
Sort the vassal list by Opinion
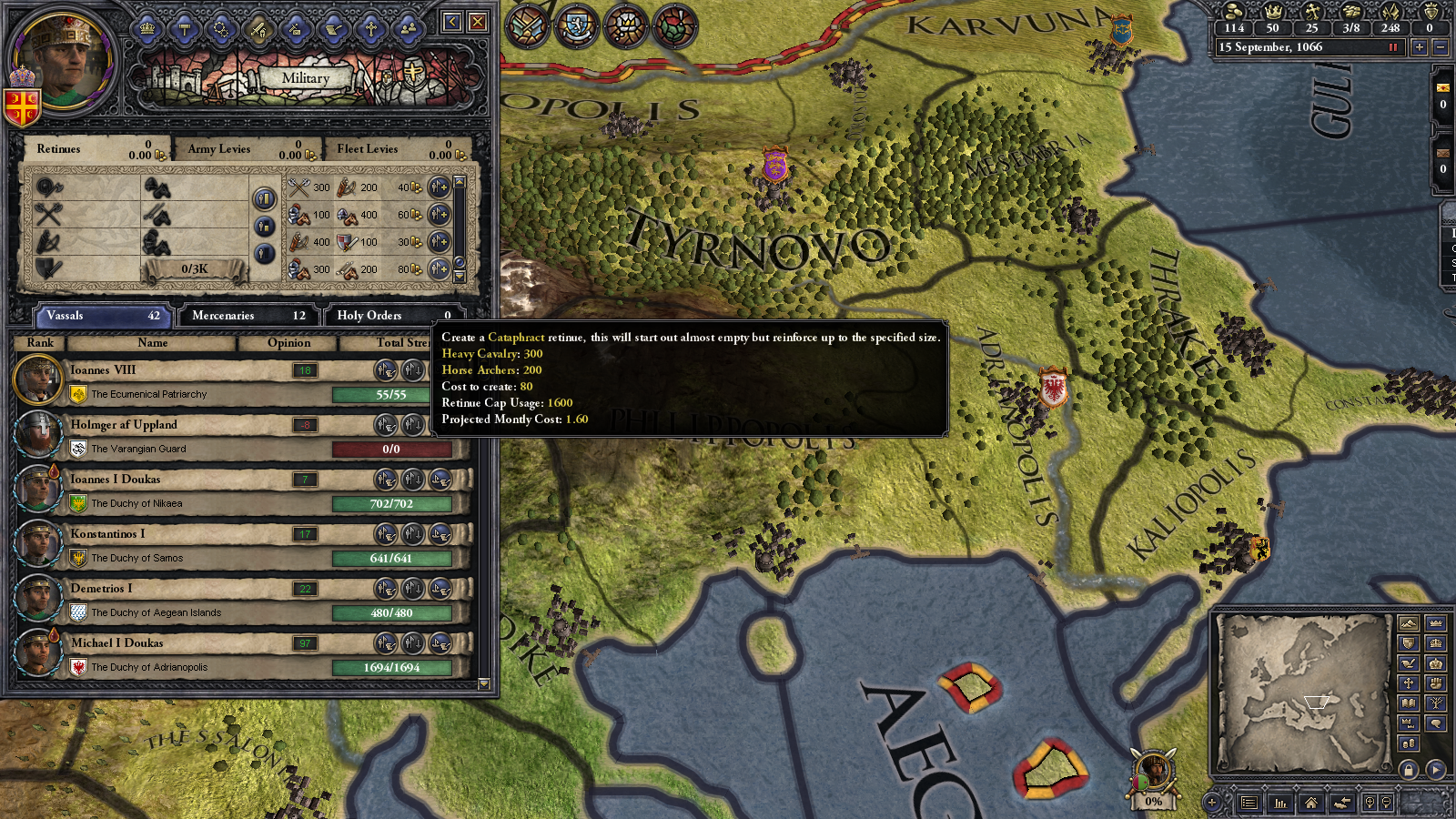288,343
